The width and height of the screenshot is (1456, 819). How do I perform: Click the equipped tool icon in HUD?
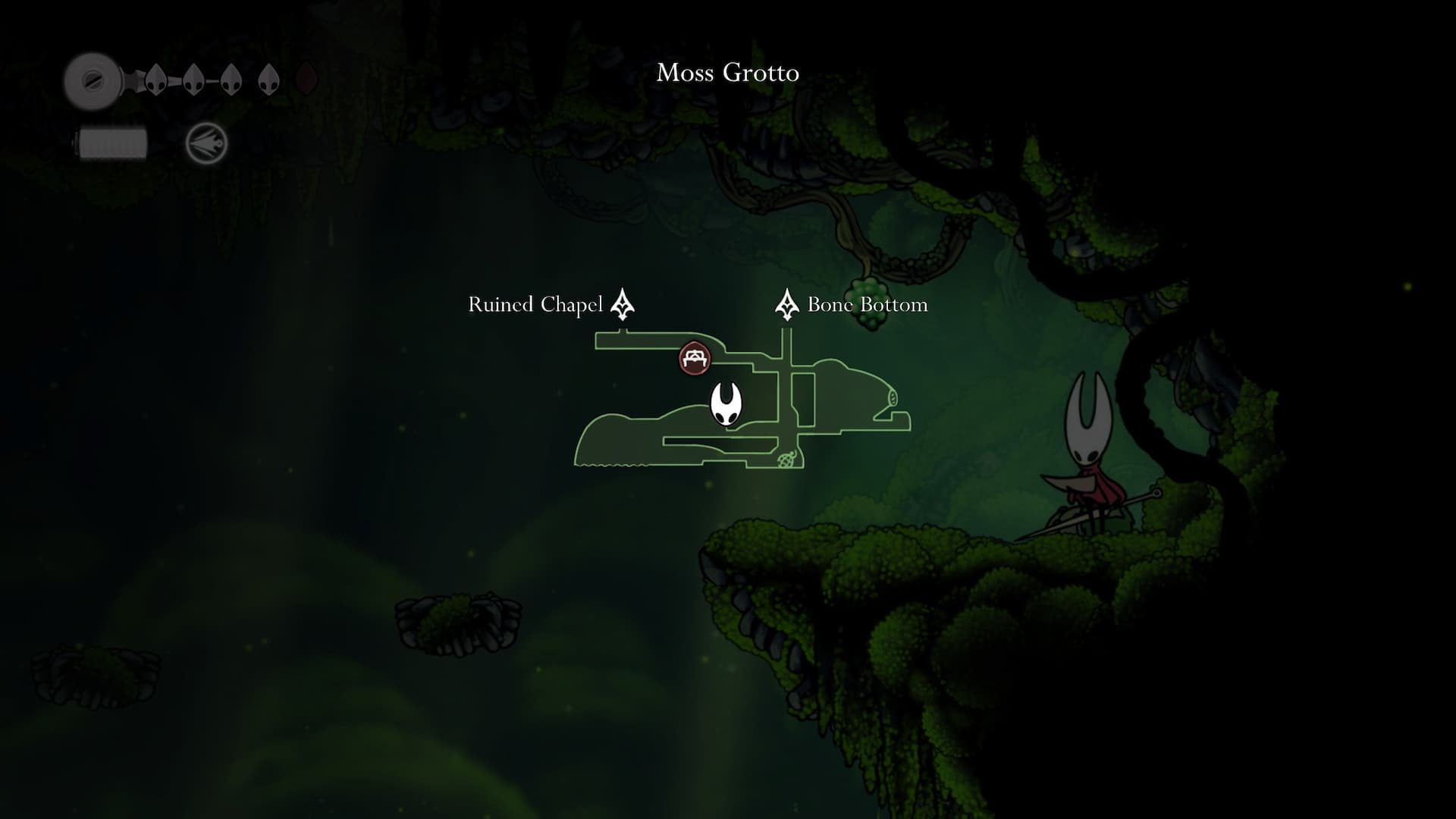coord(207,143)
